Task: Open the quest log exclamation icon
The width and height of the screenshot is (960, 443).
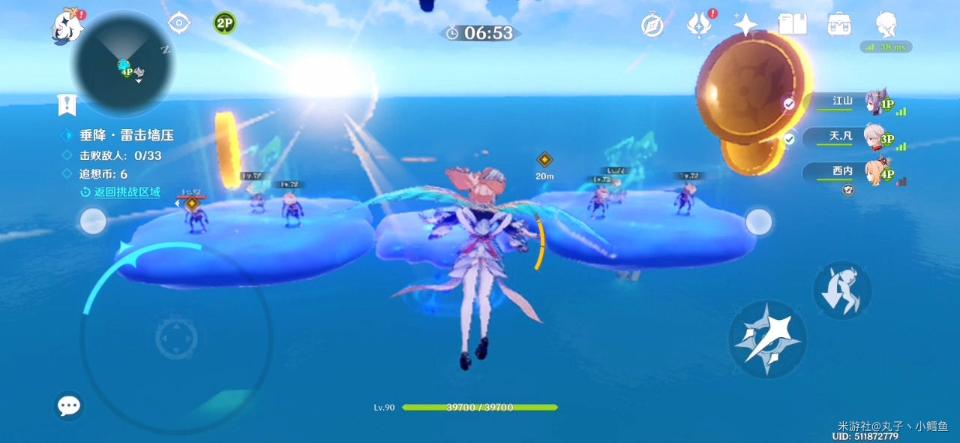Action: point(67,104)
